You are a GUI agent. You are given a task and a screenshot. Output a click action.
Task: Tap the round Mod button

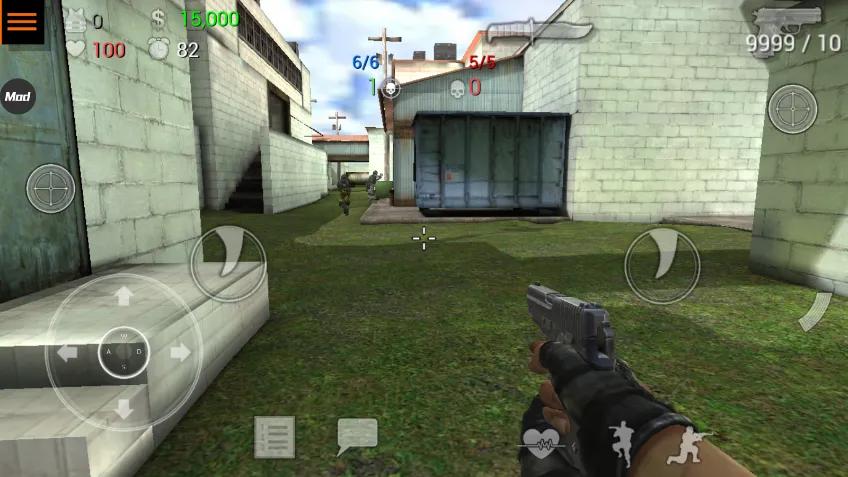coord(17,97)
